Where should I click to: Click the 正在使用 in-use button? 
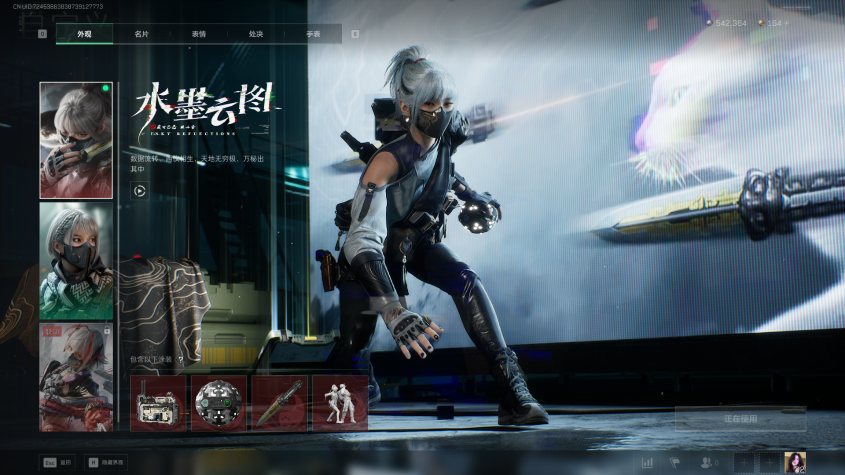tap(740, 418)
